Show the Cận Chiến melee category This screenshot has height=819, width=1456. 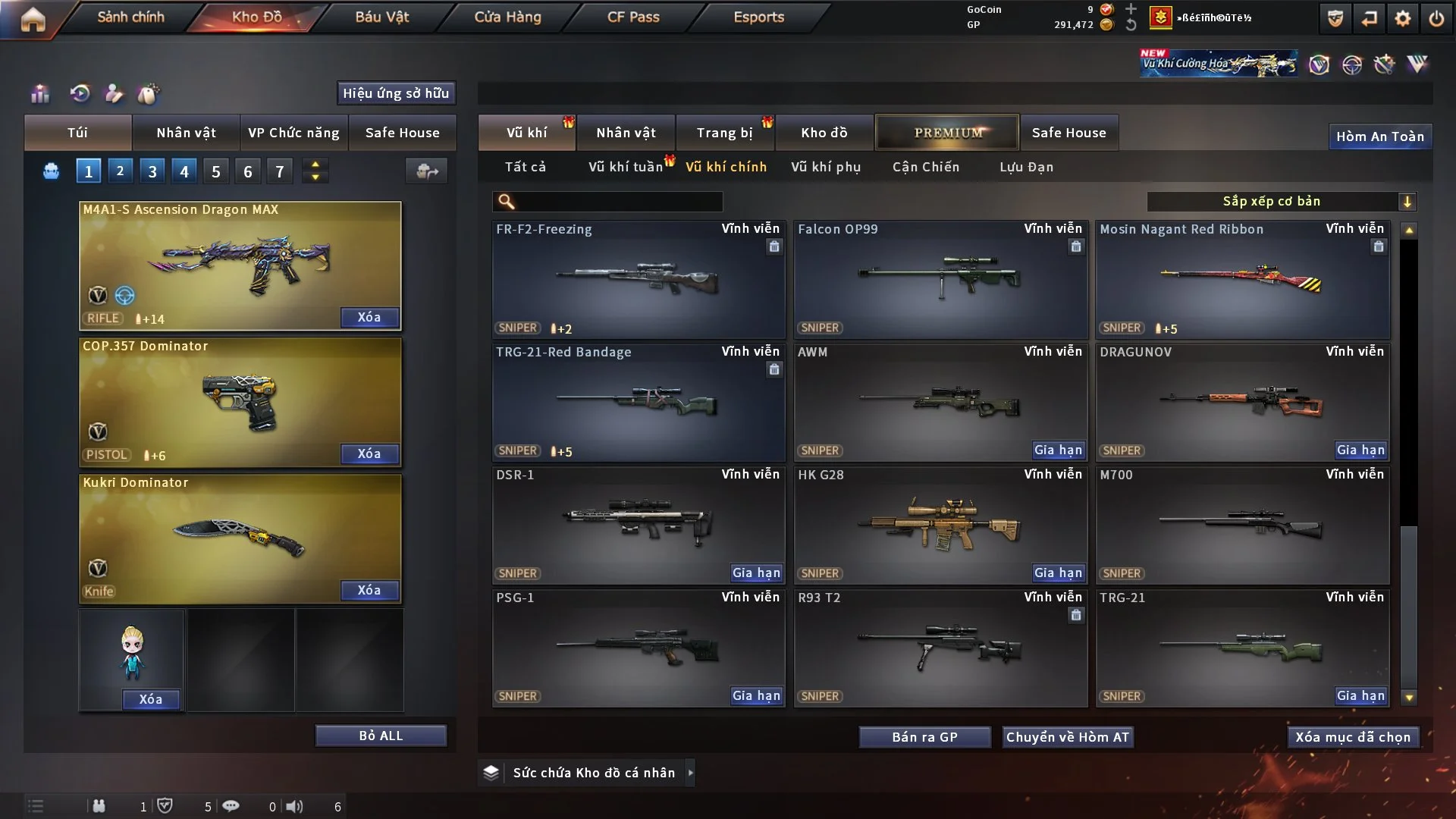tap(926, 167)
